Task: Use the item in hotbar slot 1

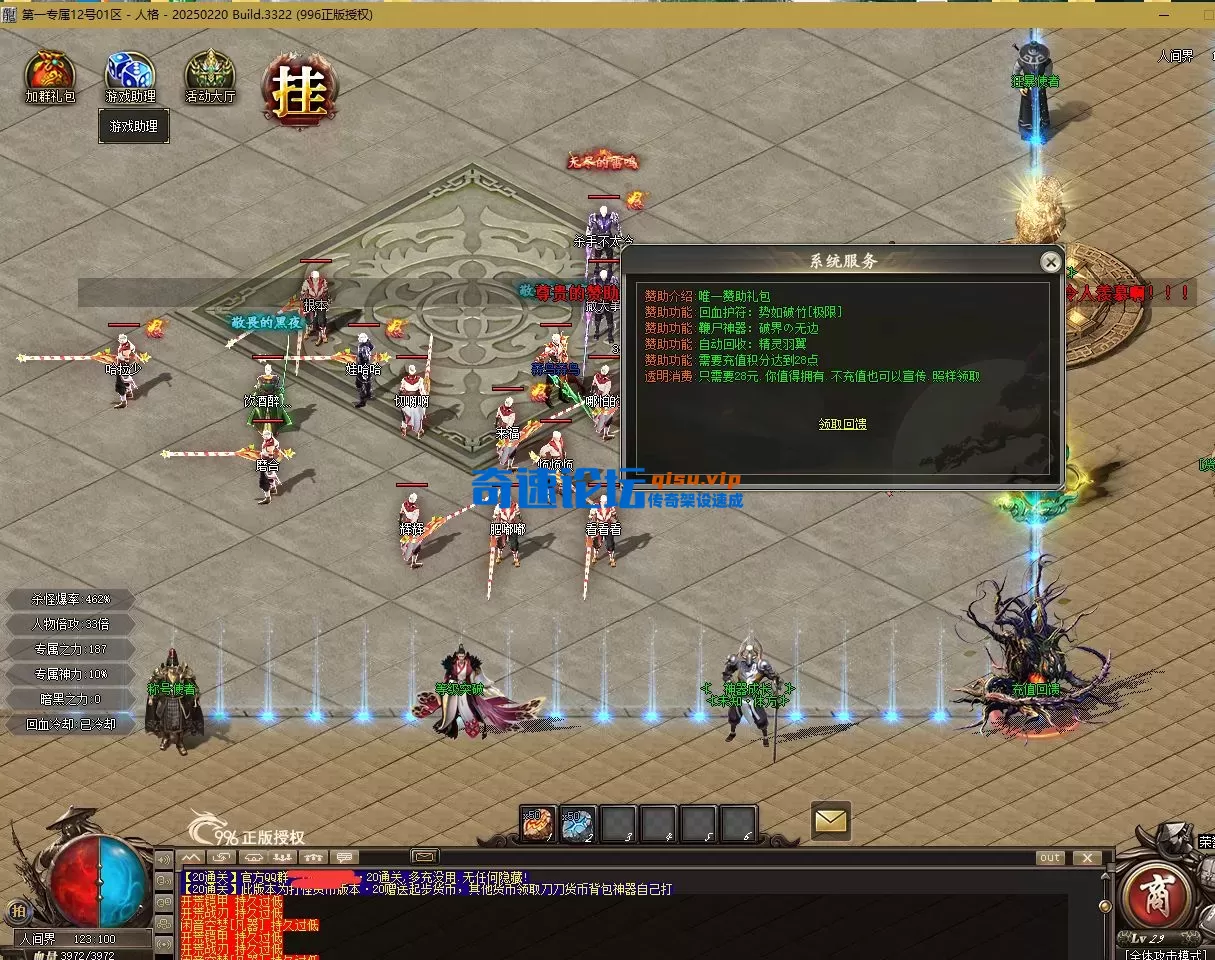Action: [x=538, y=824]
